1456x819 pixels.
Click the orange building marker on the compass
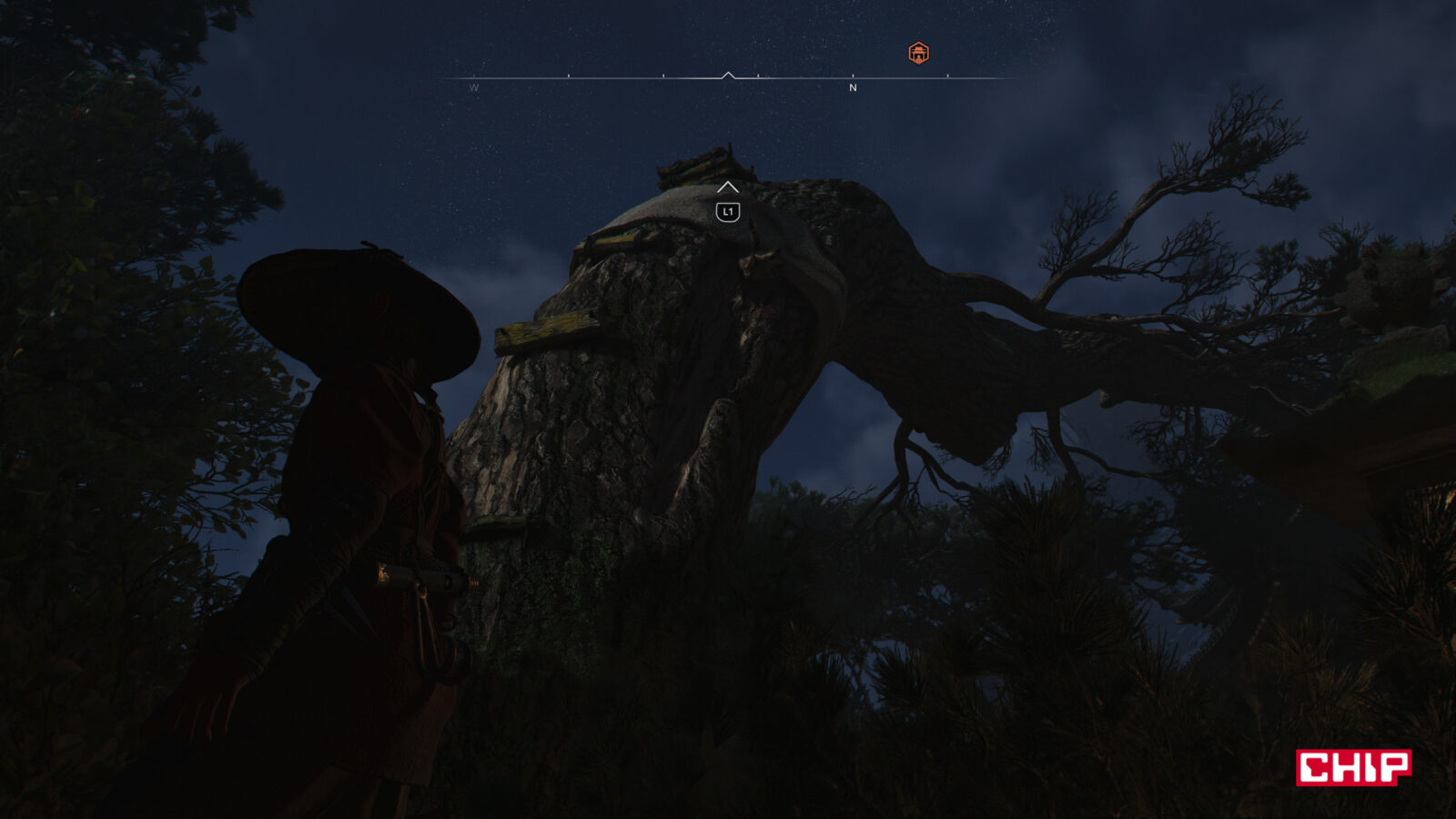pos(918,54)
